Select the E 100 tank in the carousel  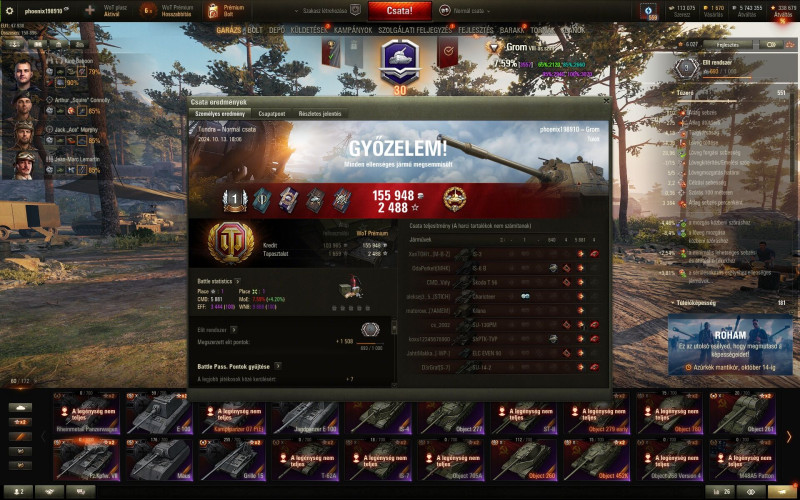(x=160, y=412)
